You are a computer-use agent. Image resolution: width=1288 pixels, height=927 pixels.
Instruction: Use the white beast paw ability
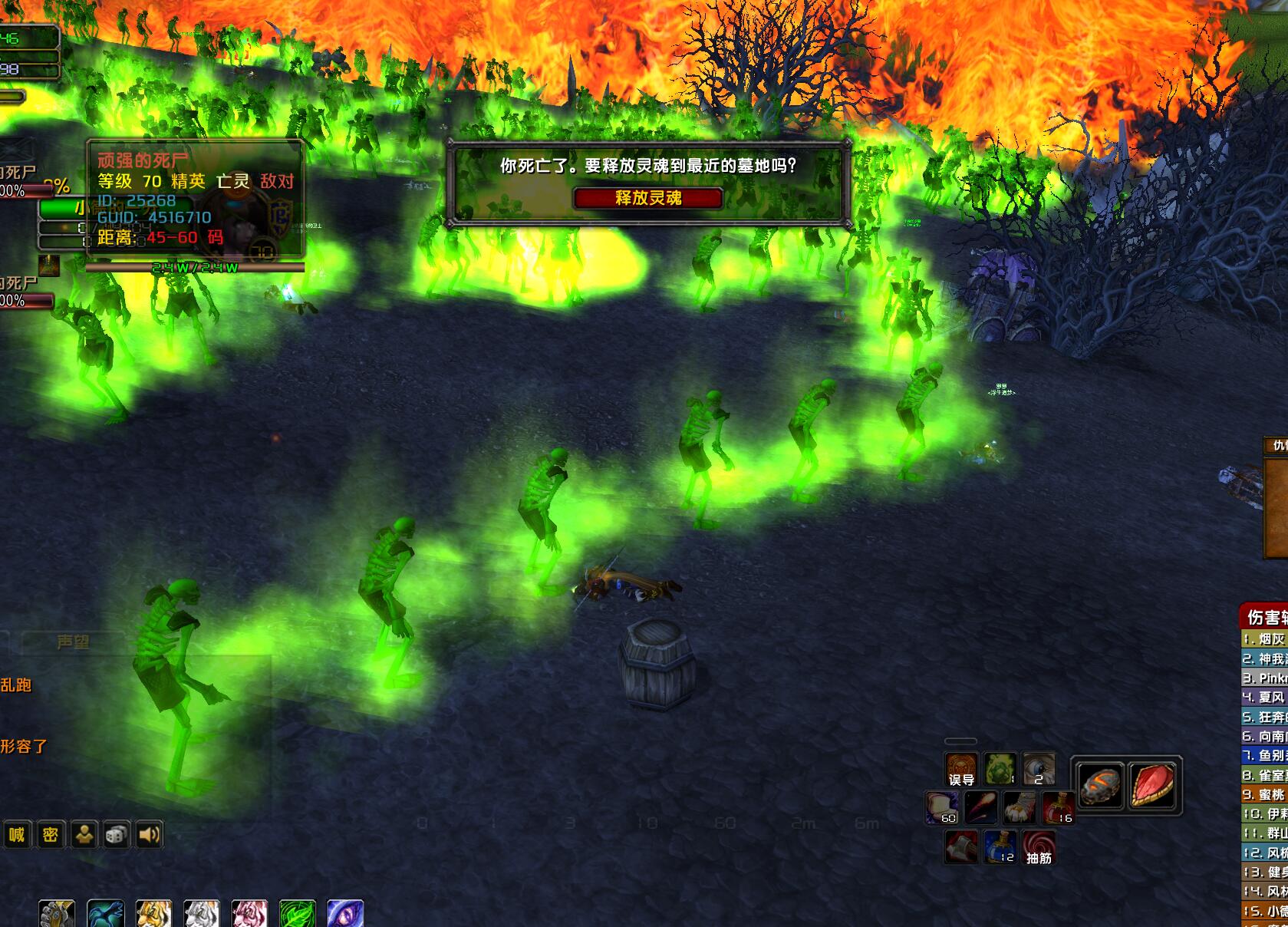[x=1020, y=808]
